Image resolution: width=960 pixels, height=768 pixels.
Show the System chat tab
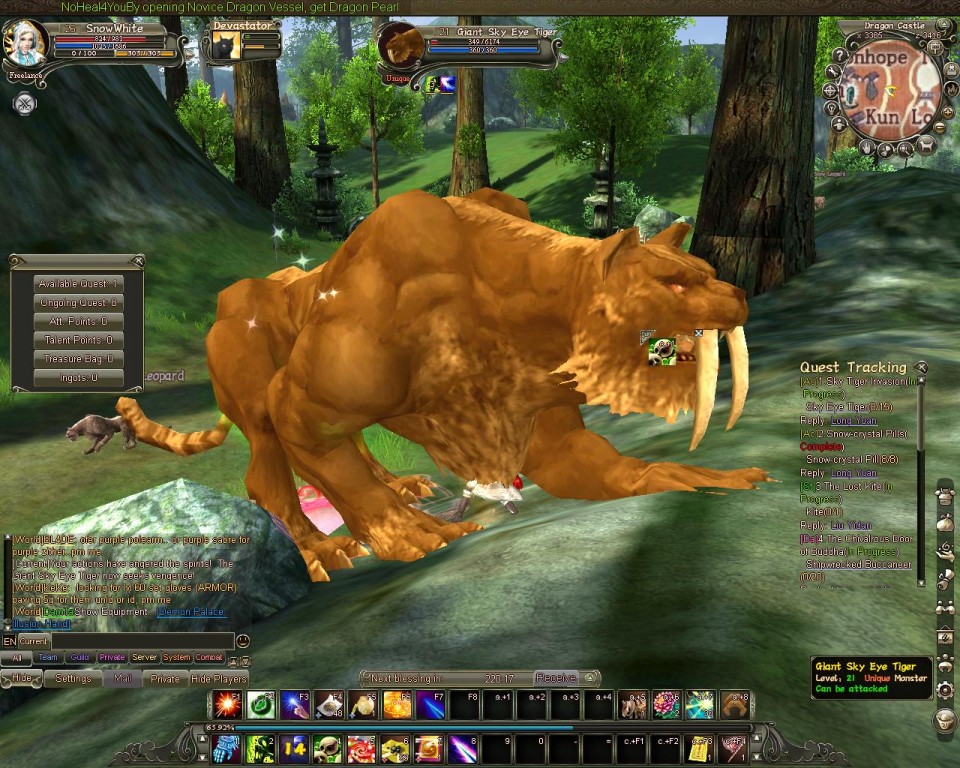(x=176, y=658)
